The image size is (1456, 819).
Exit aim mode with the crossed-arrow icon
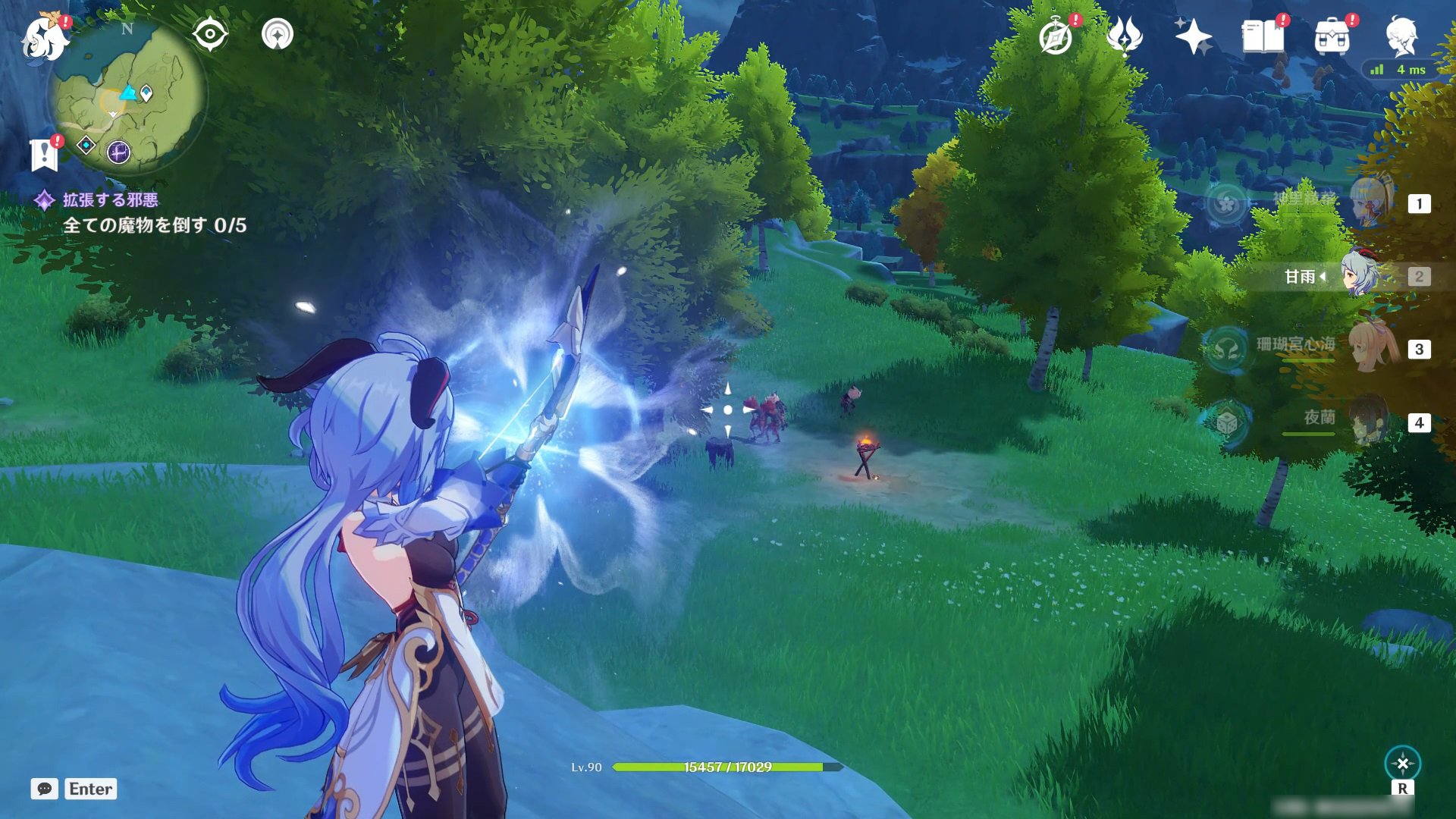(1402, 764)
